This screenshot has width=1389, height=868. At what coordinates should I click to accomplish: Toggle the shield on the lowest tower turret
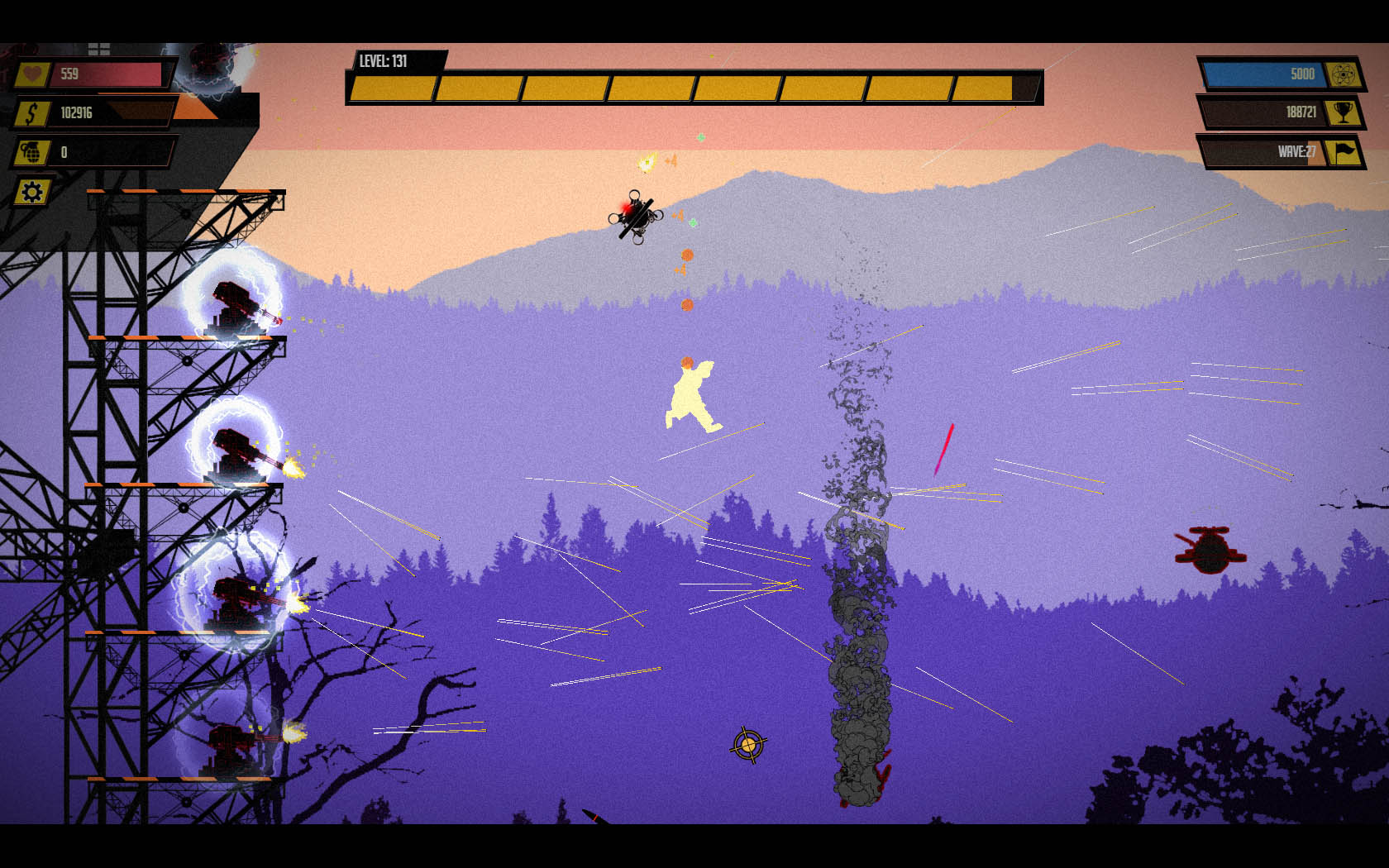231,744
